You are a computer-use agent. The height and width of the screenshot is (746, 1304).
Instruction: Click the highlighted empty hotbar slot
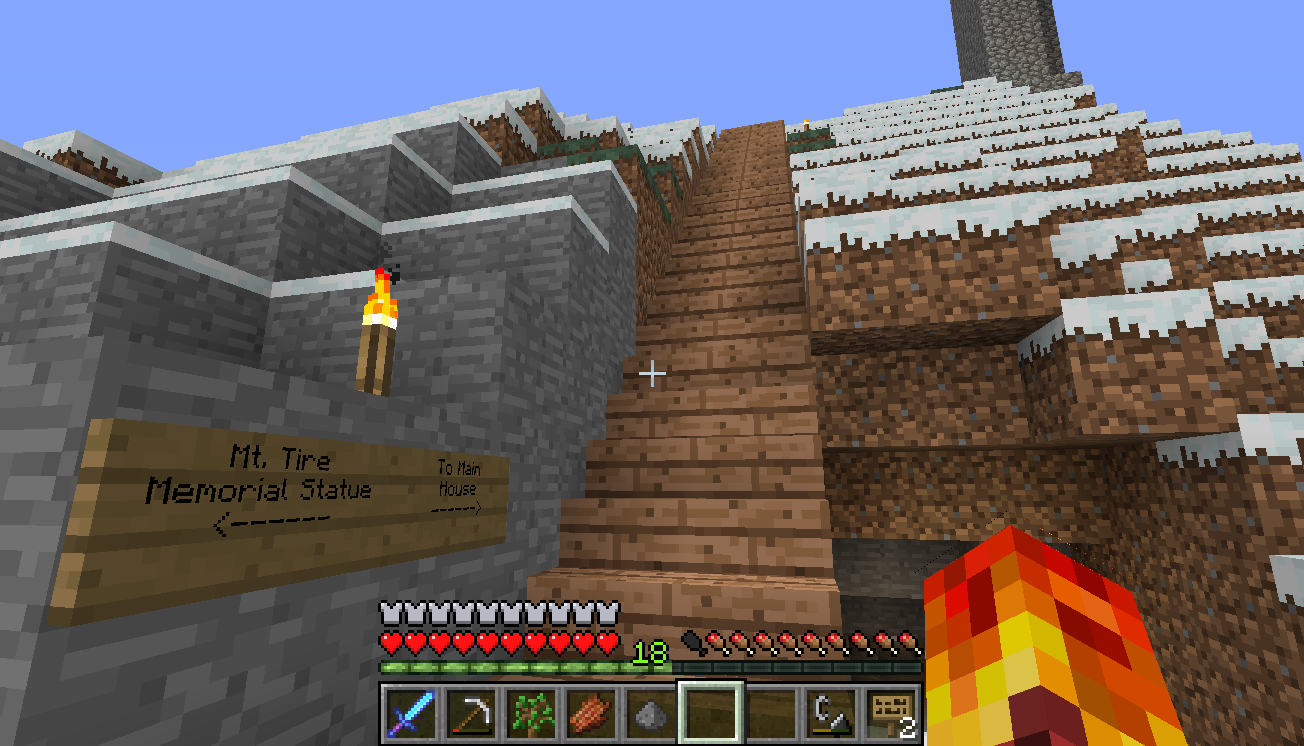click(x=711, y=714)
